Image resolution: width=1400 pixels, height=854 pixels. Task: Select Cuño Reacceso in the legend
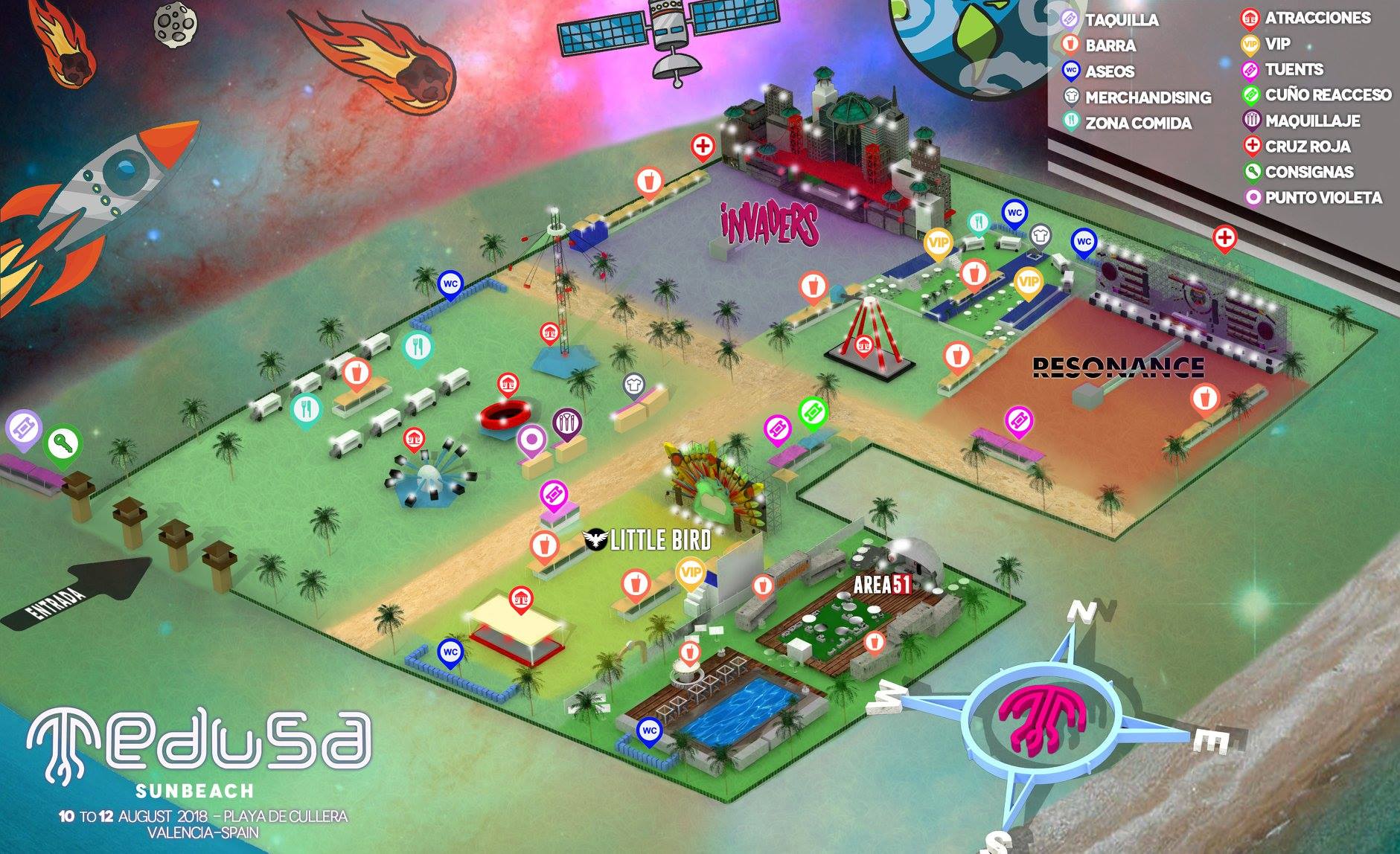pyautogui.click(x=1328, y=95)
